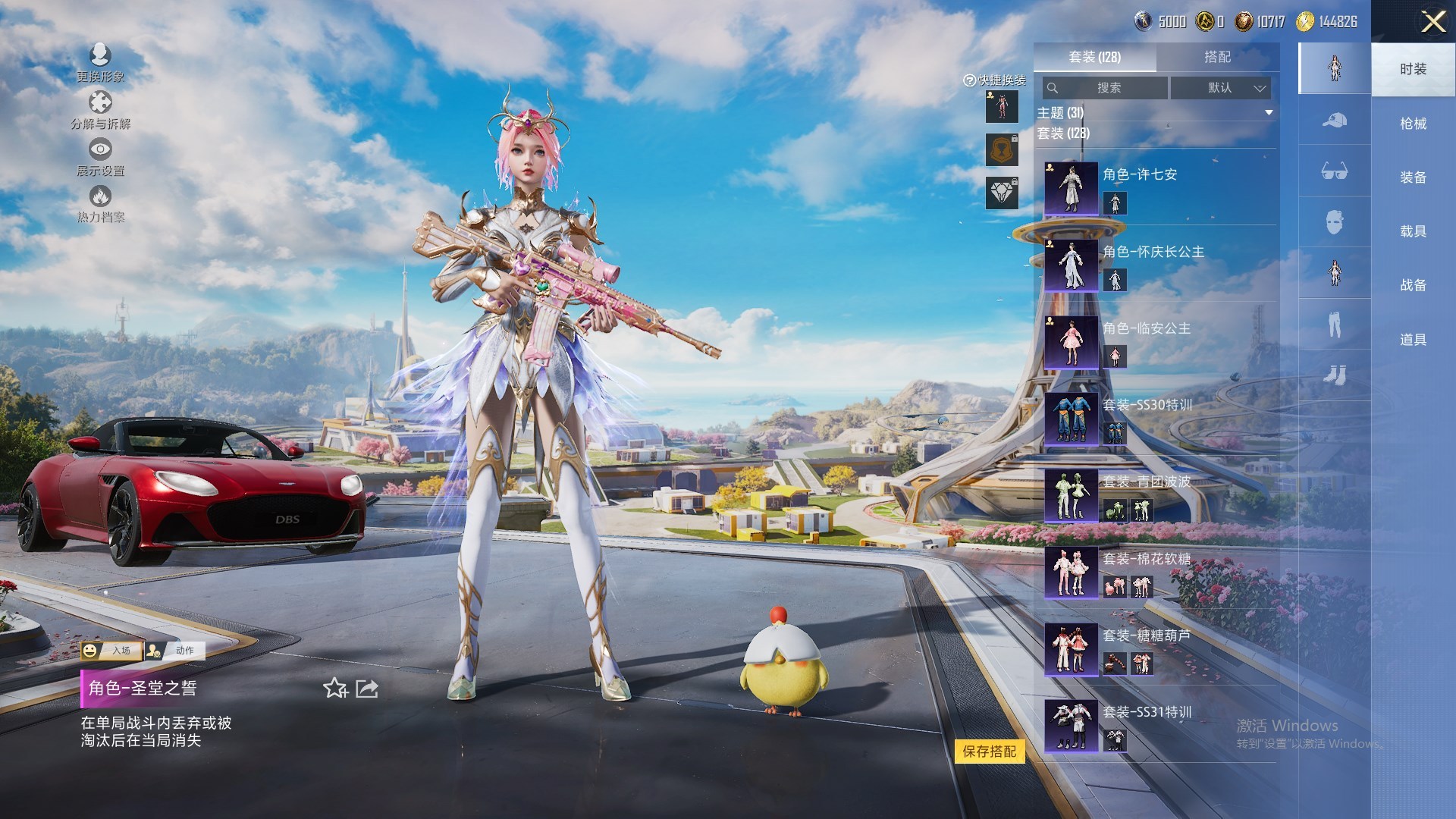Switch to the 搭配 tab
Viewport: 1456px width, 819px height.
pyautogui.click(x=1217, y=57)
